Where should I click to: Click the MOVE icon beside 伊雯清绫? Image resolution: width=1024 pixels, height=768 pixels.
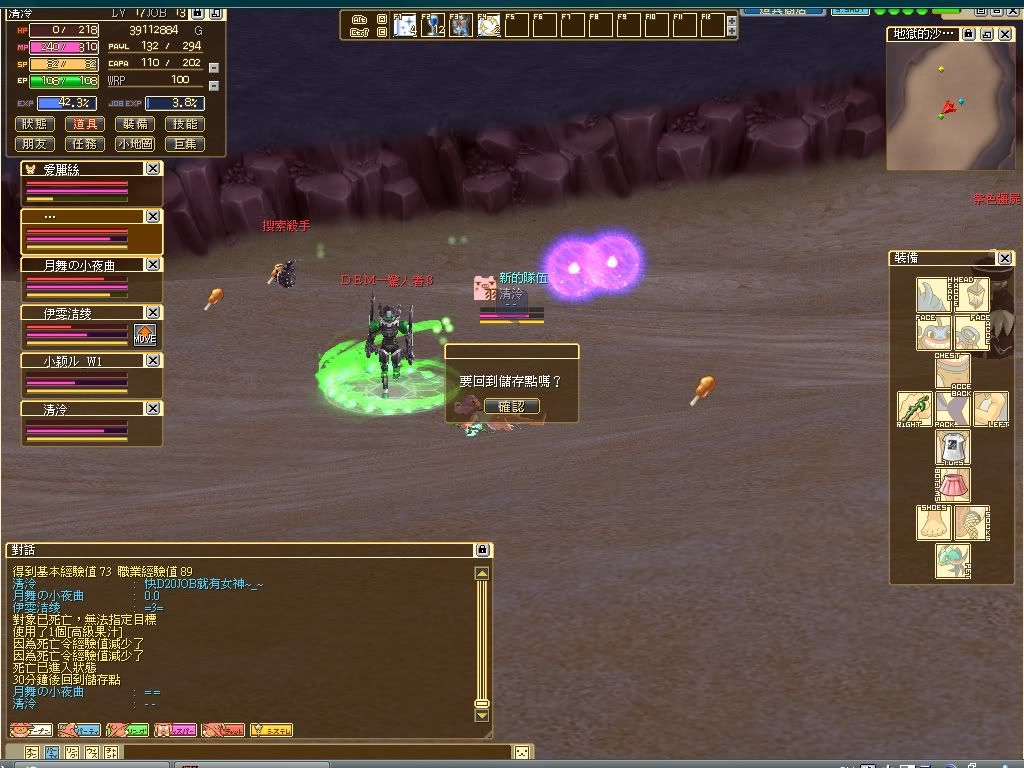point(145,335)
